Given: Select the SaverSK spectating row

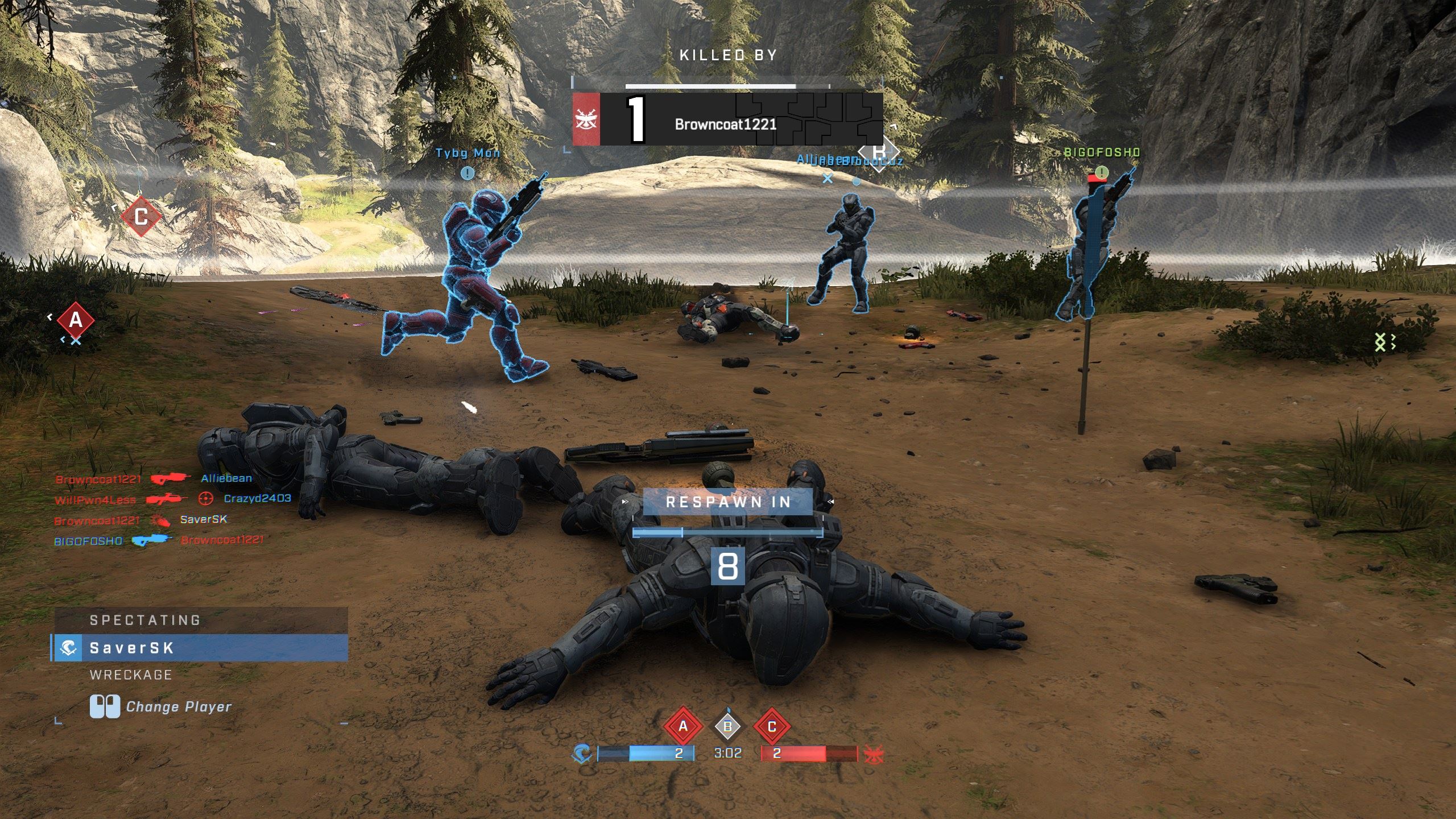Looking at the screenshot, I should coord(200,648).
